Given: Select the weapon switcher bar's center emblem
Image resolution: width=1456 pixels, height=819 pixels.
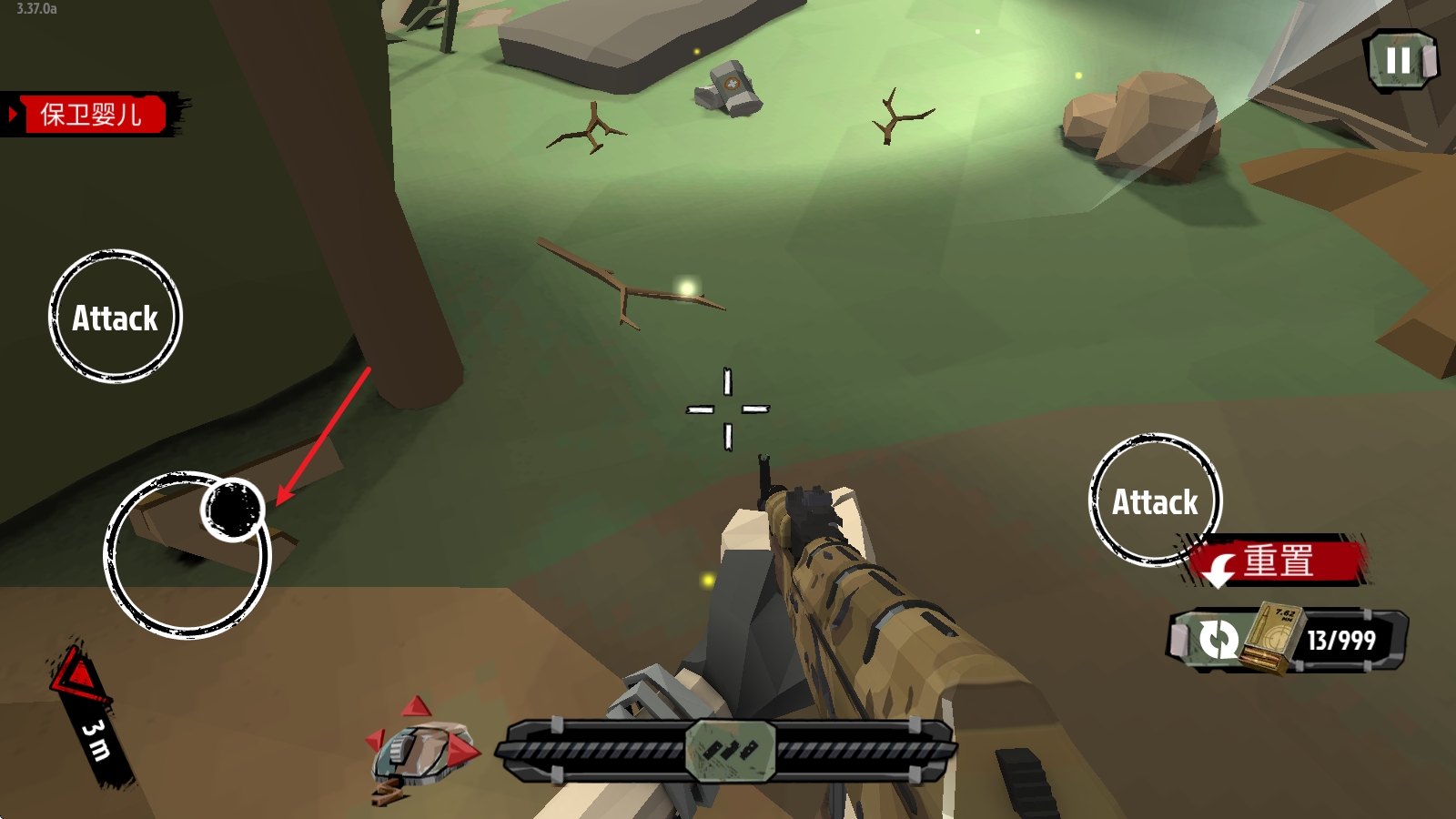Looking at the screenshot, I should click(x=730, y=751).
